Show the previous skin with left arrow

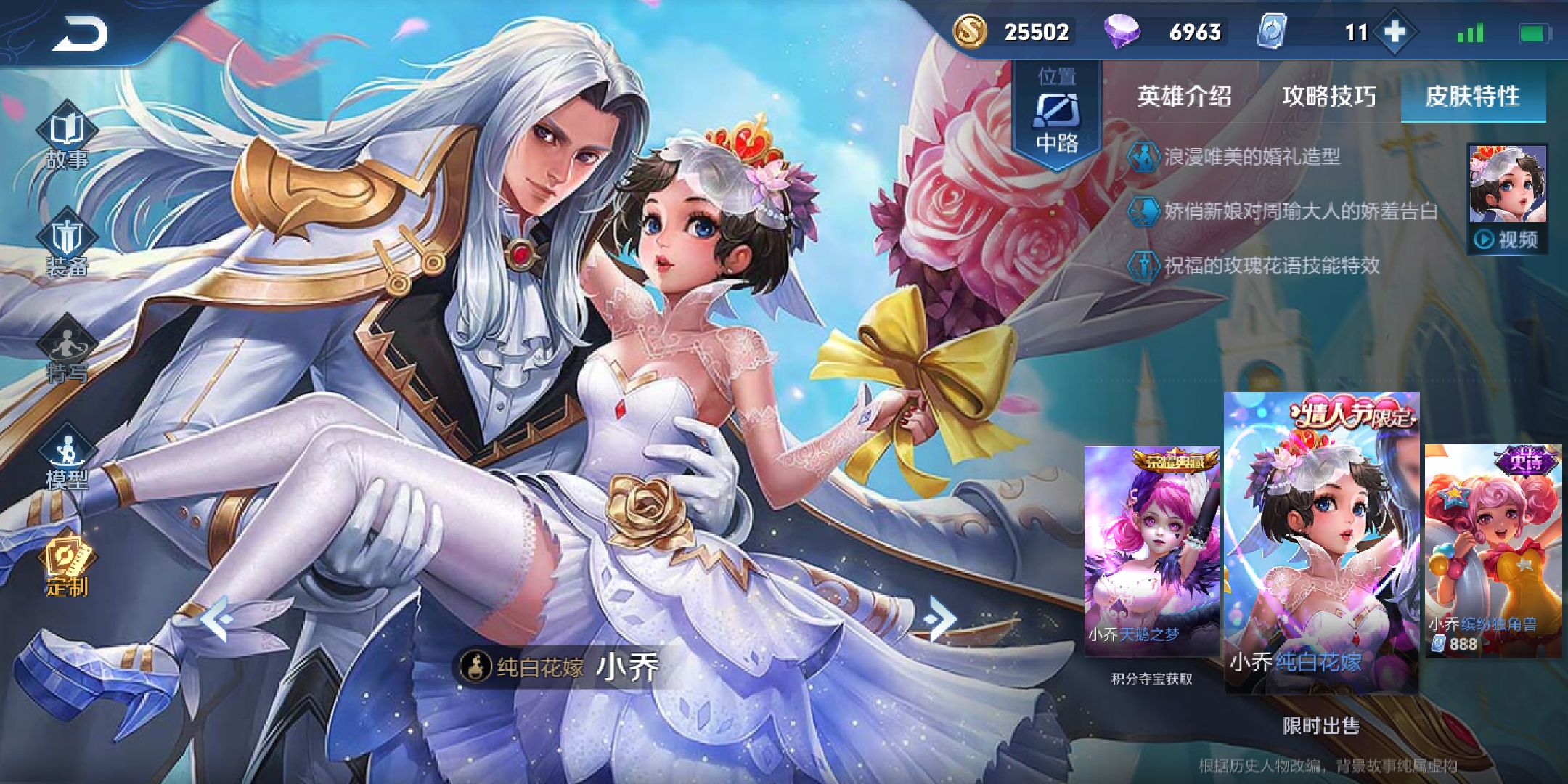point(216,618)
